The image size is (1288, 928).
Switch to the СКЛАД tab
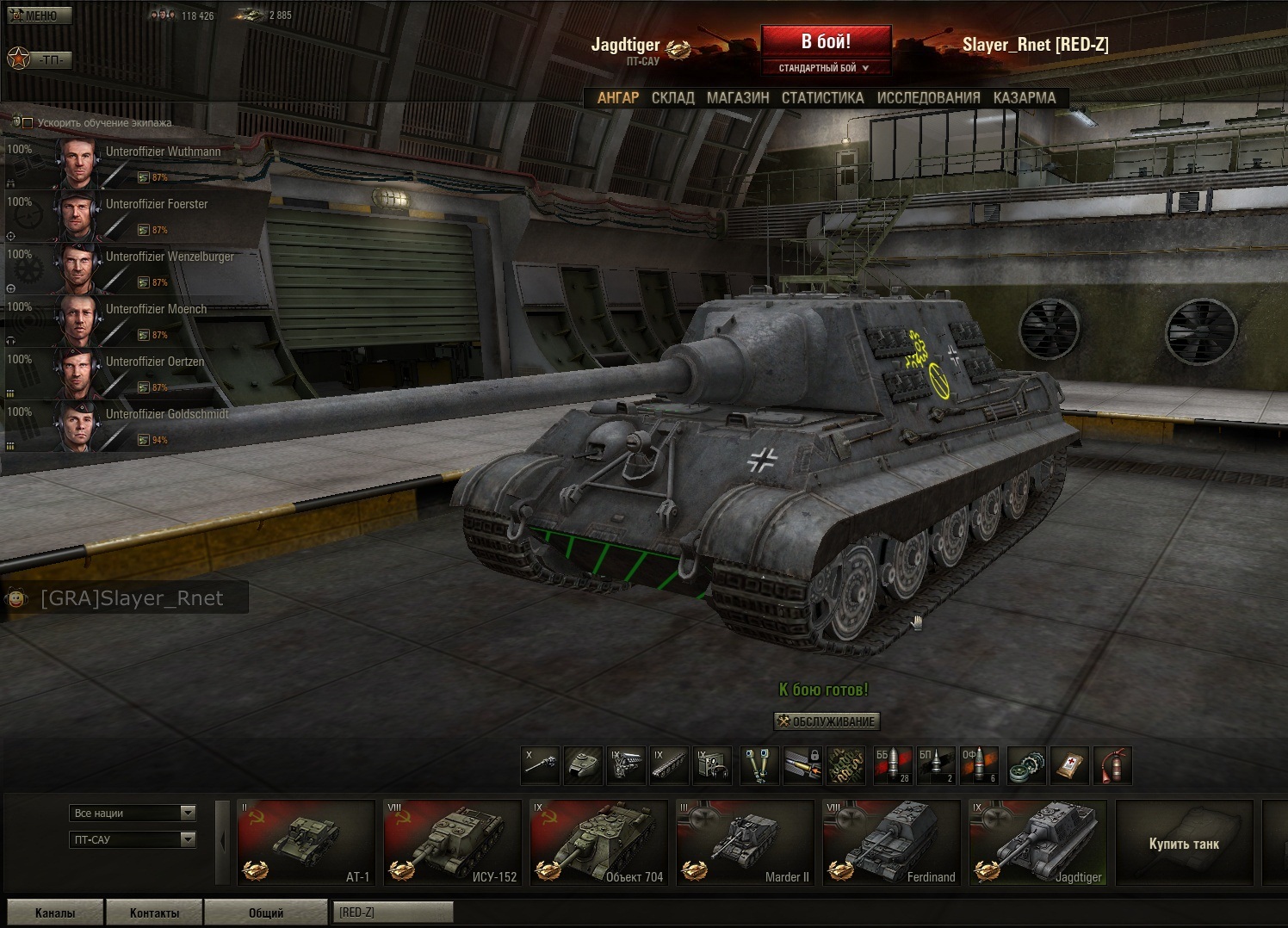tap(672, 98)
